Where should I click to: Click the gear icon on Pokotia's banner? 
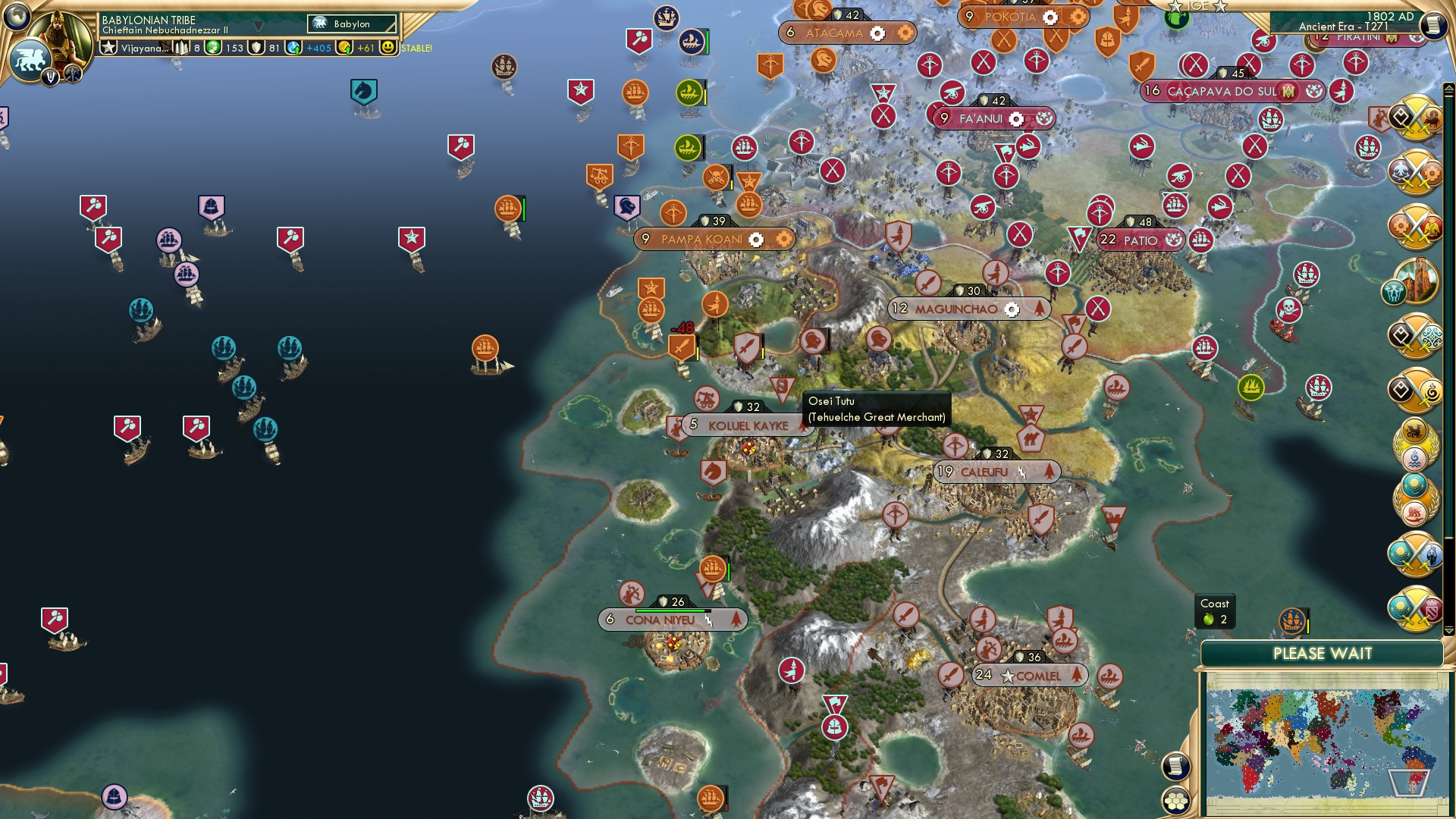tap(1050, 17)
